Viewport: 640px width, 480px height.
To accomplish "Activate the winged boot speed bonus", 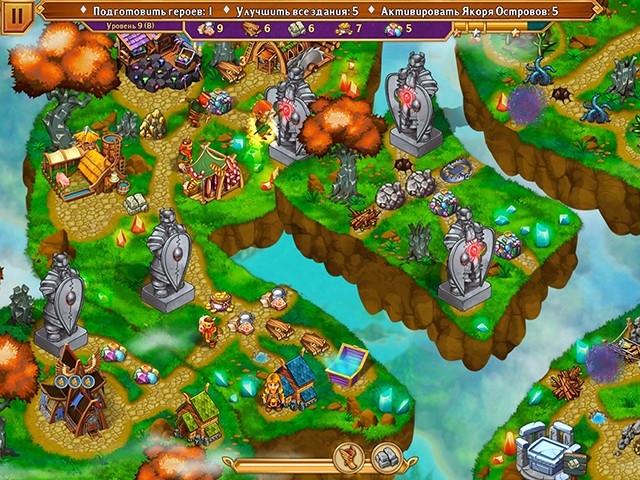I will pyautogui.click(x=349, y=459).
